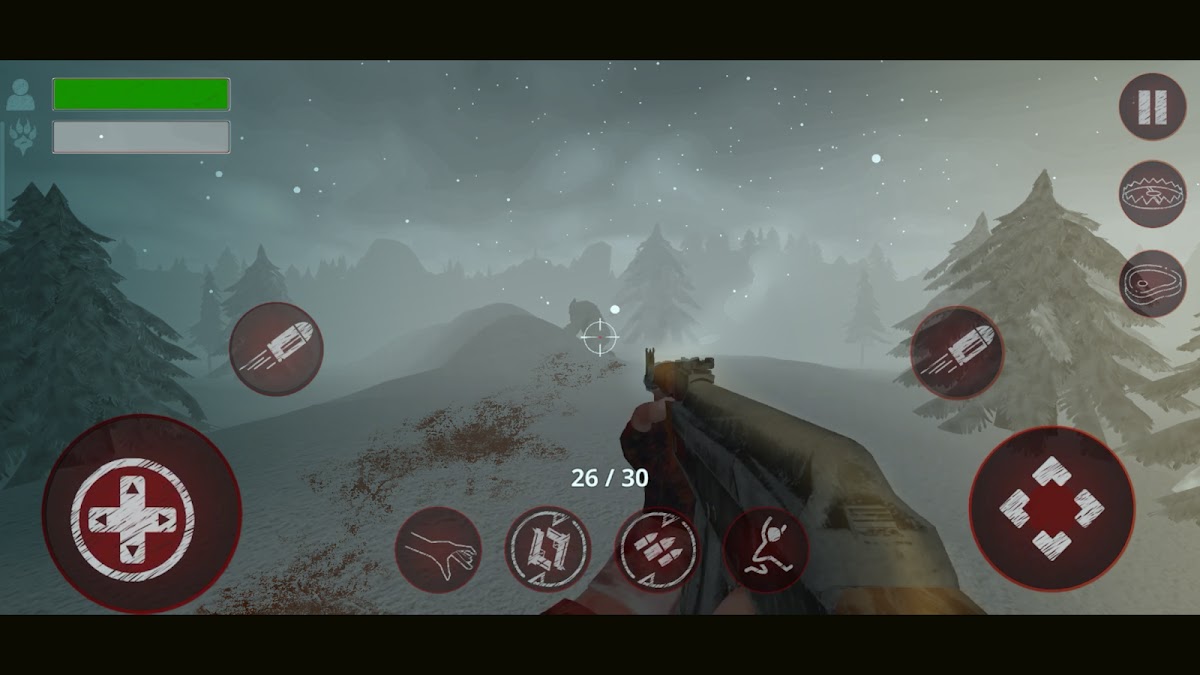
Task: Pause the game
Action: [1152, 106]
